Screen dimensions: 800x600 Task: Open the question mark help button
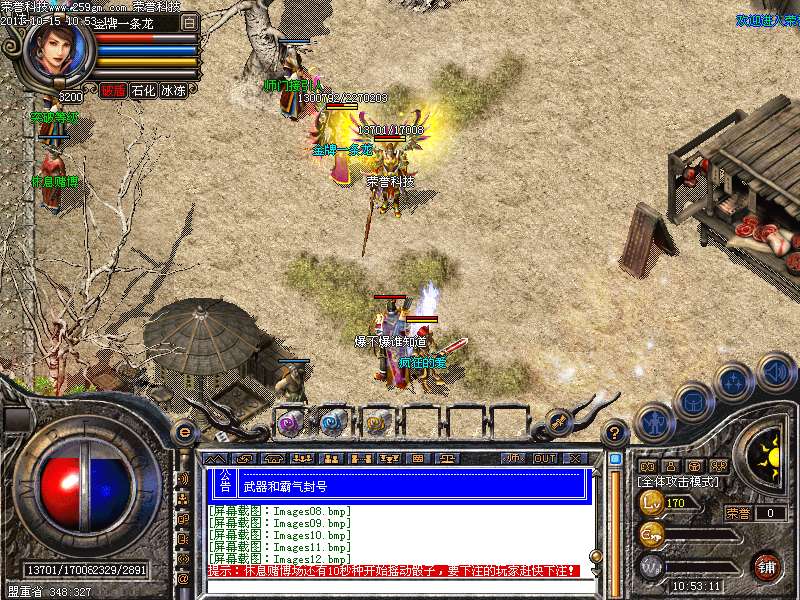click(616, 432)
